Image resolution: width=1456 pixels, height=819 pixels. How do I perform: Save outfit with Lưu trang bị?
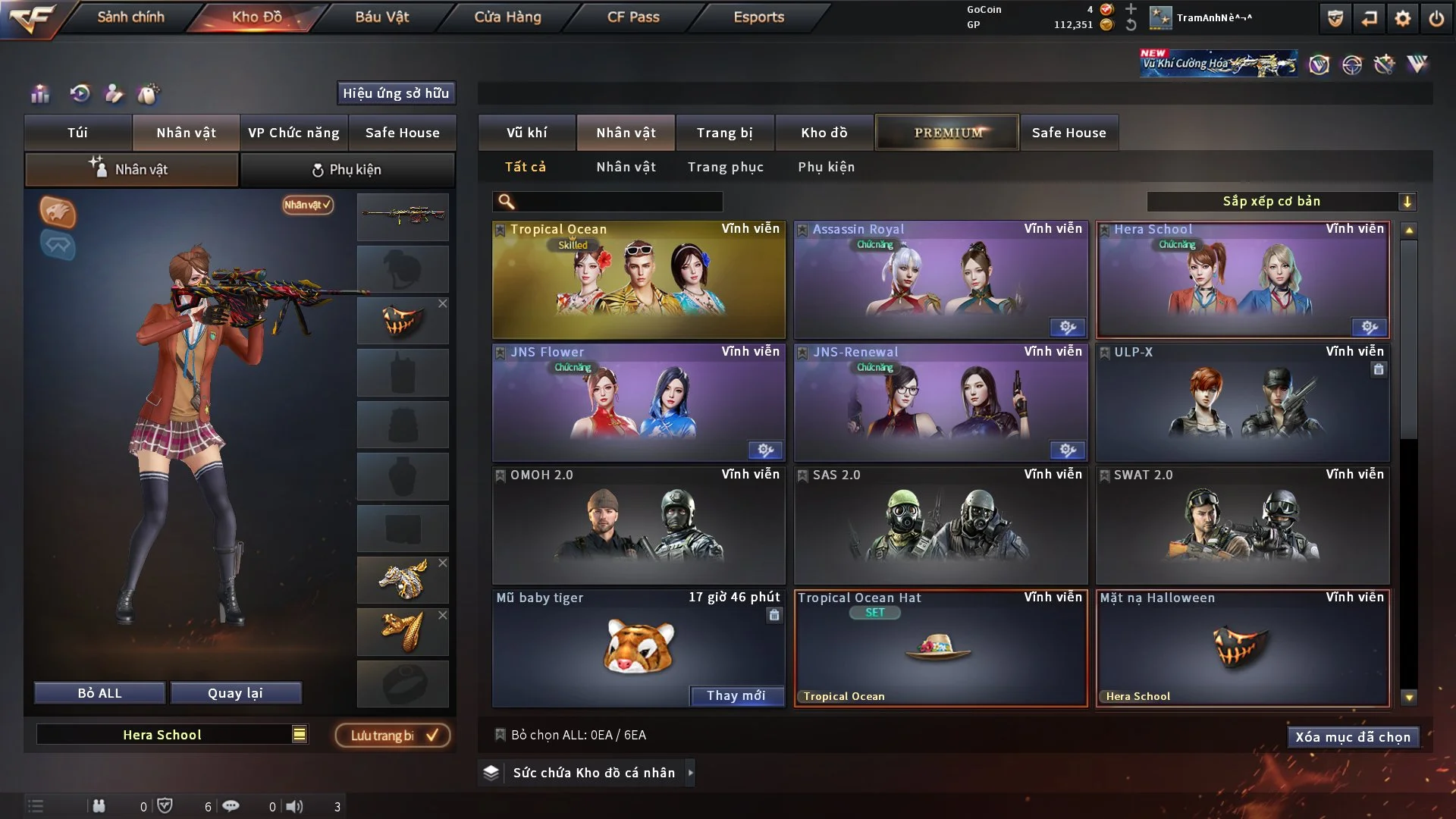[393, 736]
